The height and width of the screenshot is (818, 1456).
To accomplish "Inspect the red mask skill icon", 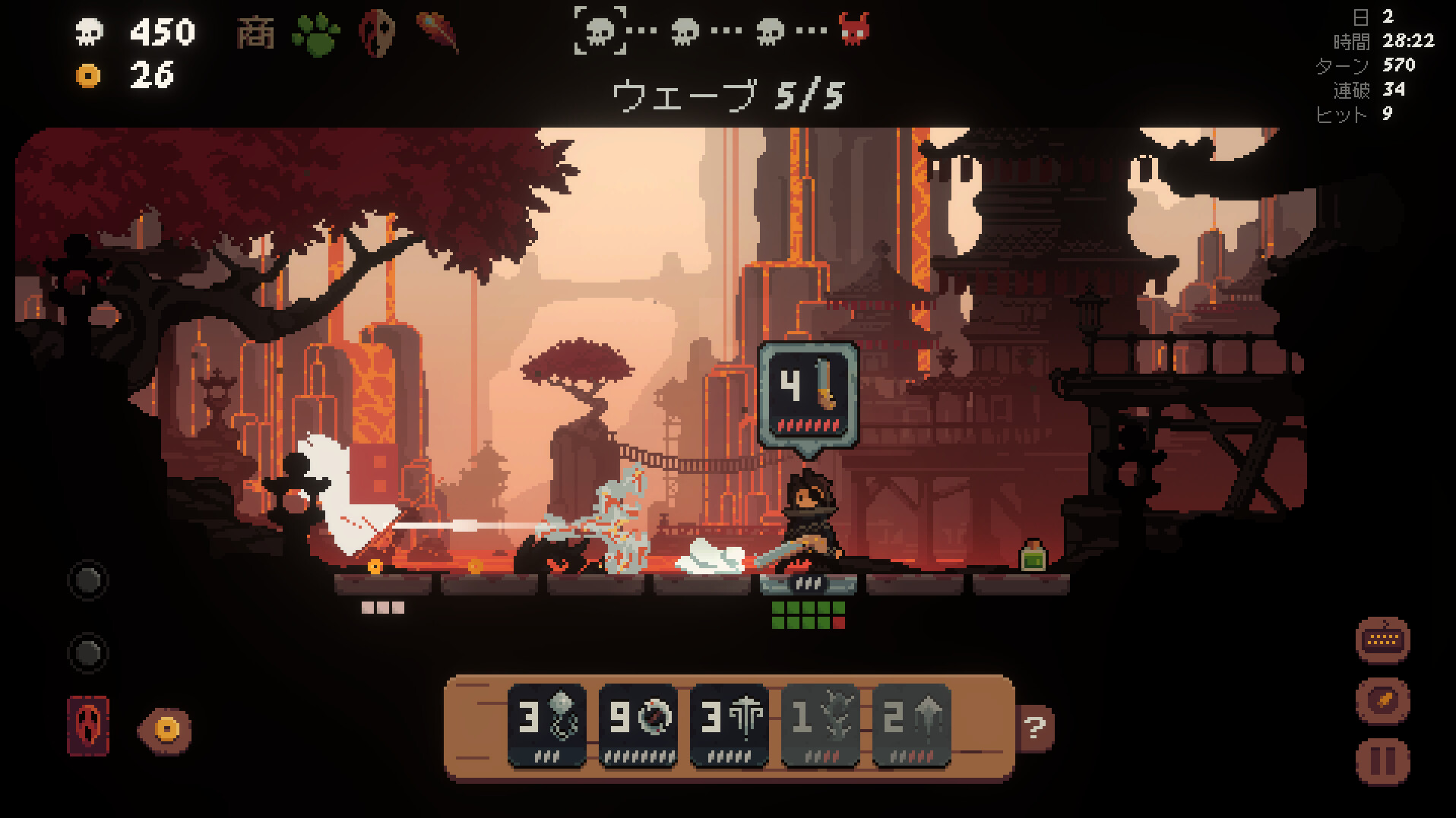I will click(x=377, y=34).
